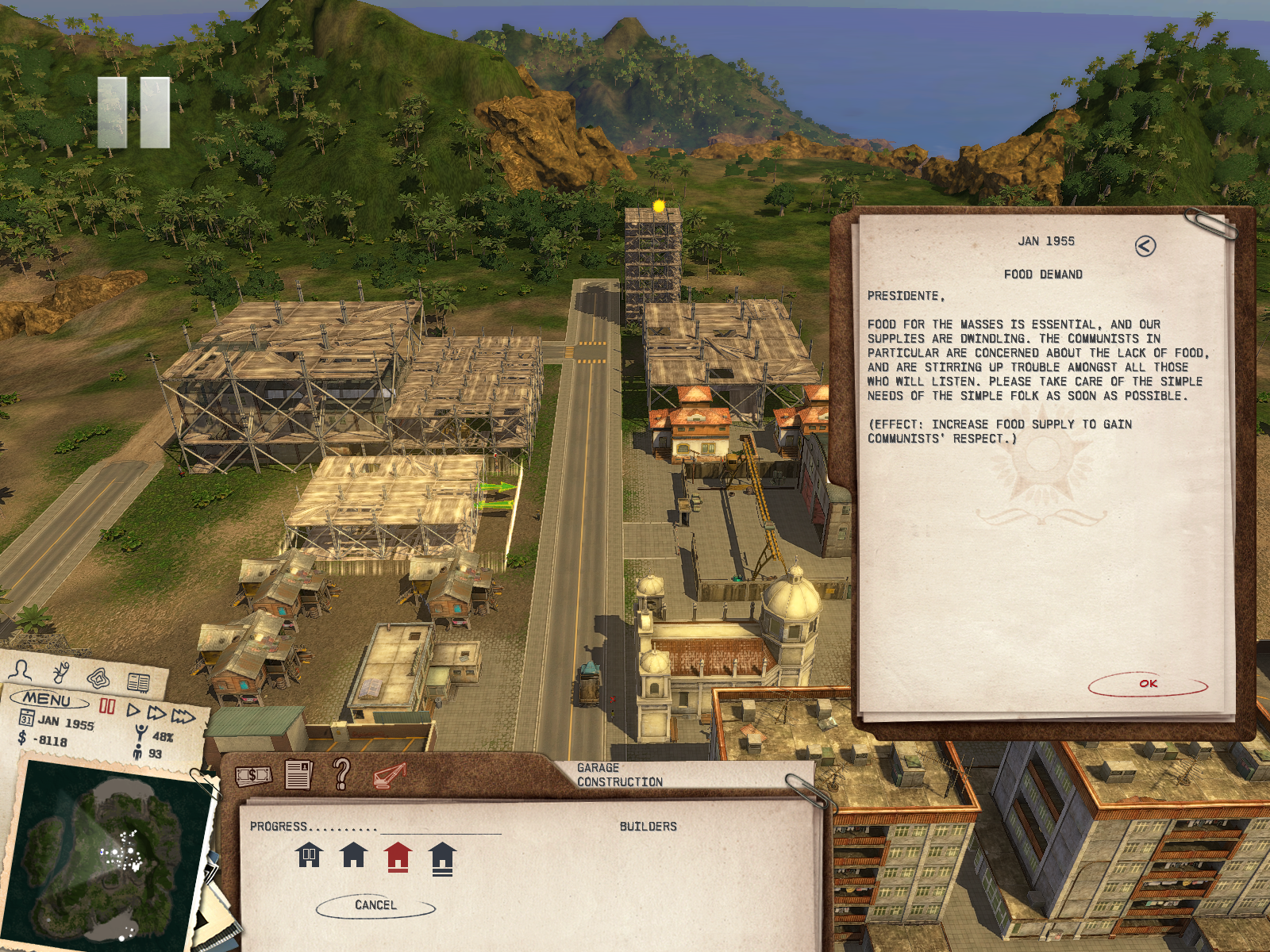Viewport: 1270px width, 952px height.
Task: Switch to the dollar bill money tab
Action: (x=253, y=775)
